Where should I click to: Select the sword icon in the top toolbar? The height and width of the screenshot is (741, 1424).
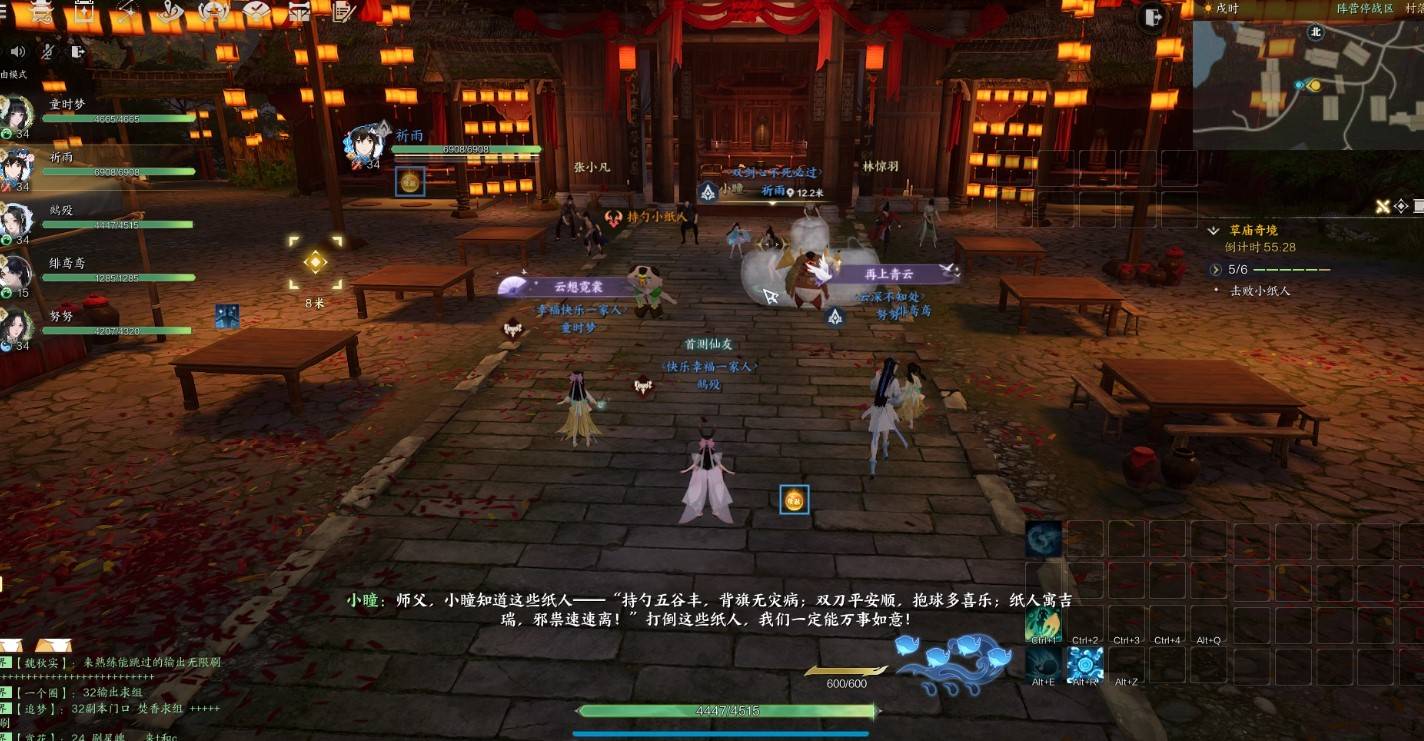[125, 12]
